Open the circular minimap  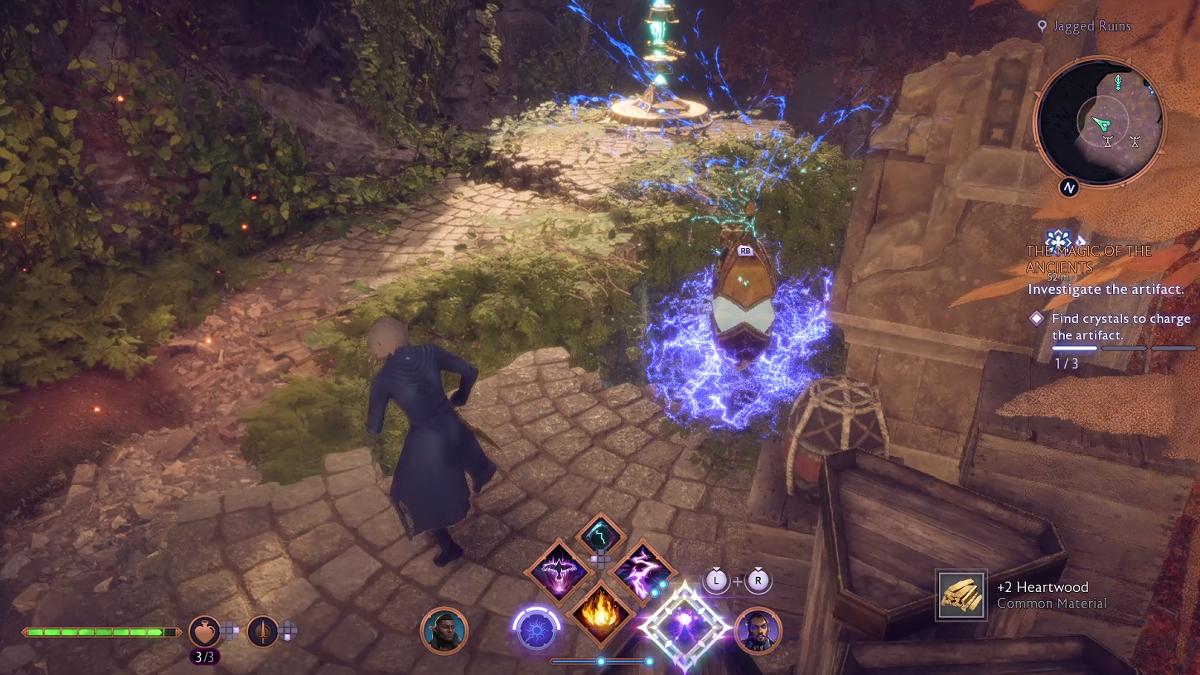pyautogui.click(x=1099, y=121)
